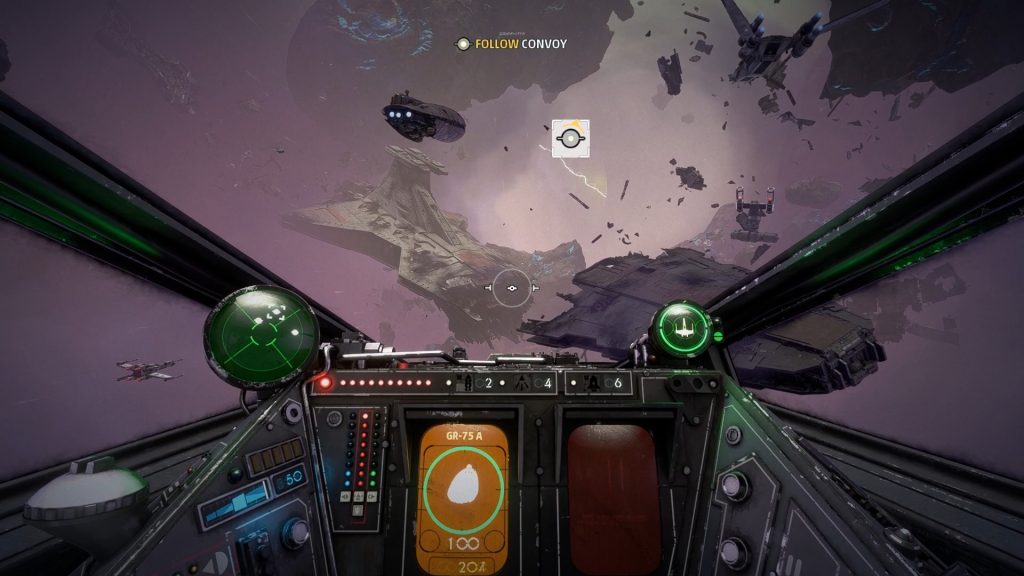Viewport: 1024px width, 576px height.
Task: Select the green ship shield status display
Action: [x=682, y=328]
